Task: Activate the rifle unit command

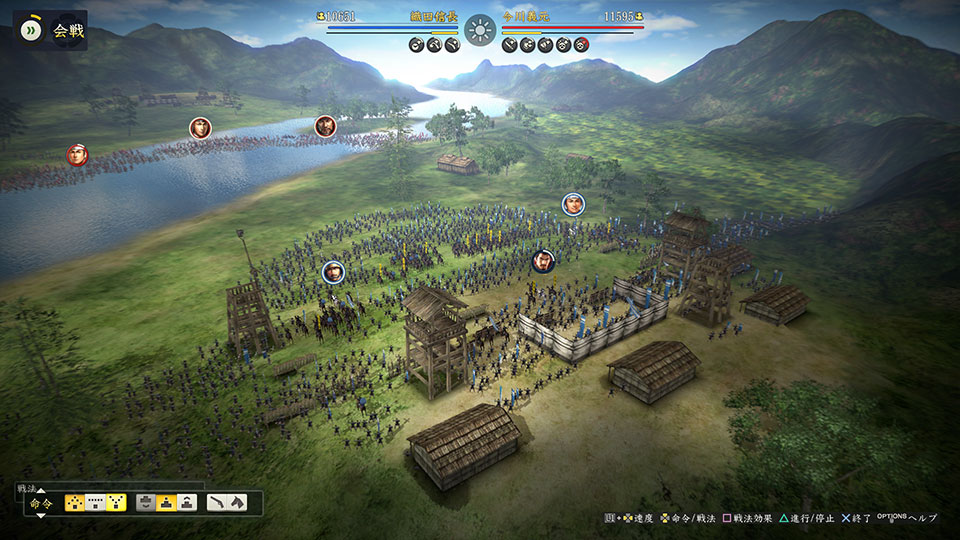Action: coord(216,503)
